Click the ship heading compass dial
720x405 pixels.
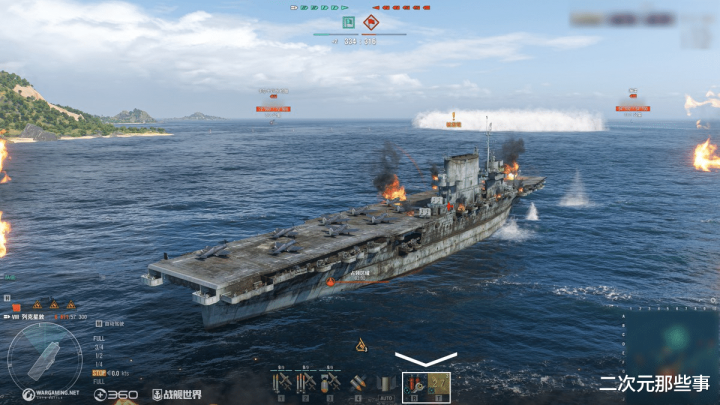(44, 357)
